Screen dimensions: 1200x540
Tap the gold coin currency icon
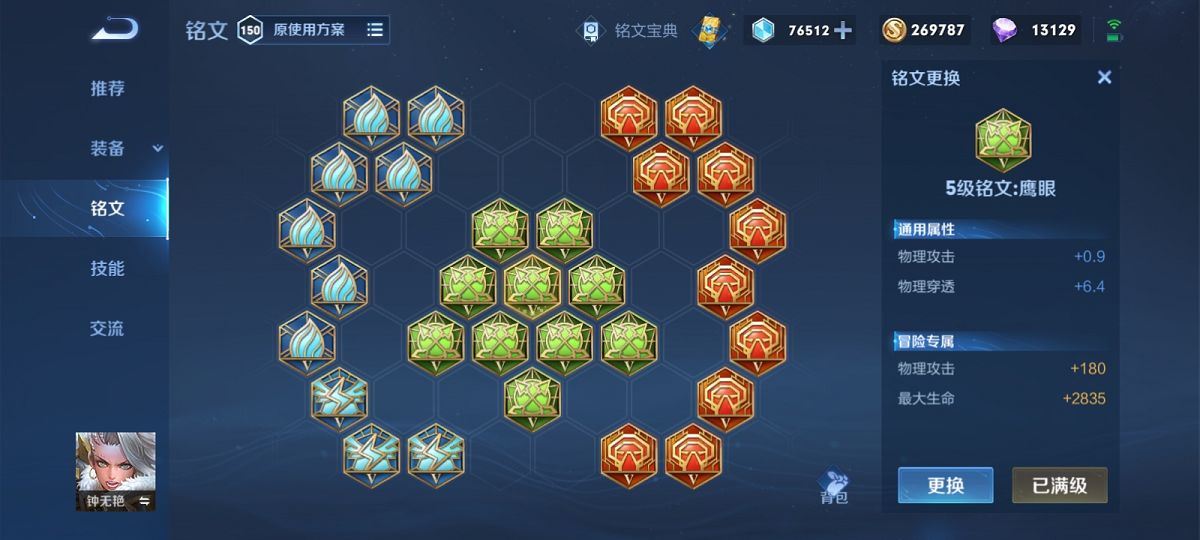(x=893, y=30)
